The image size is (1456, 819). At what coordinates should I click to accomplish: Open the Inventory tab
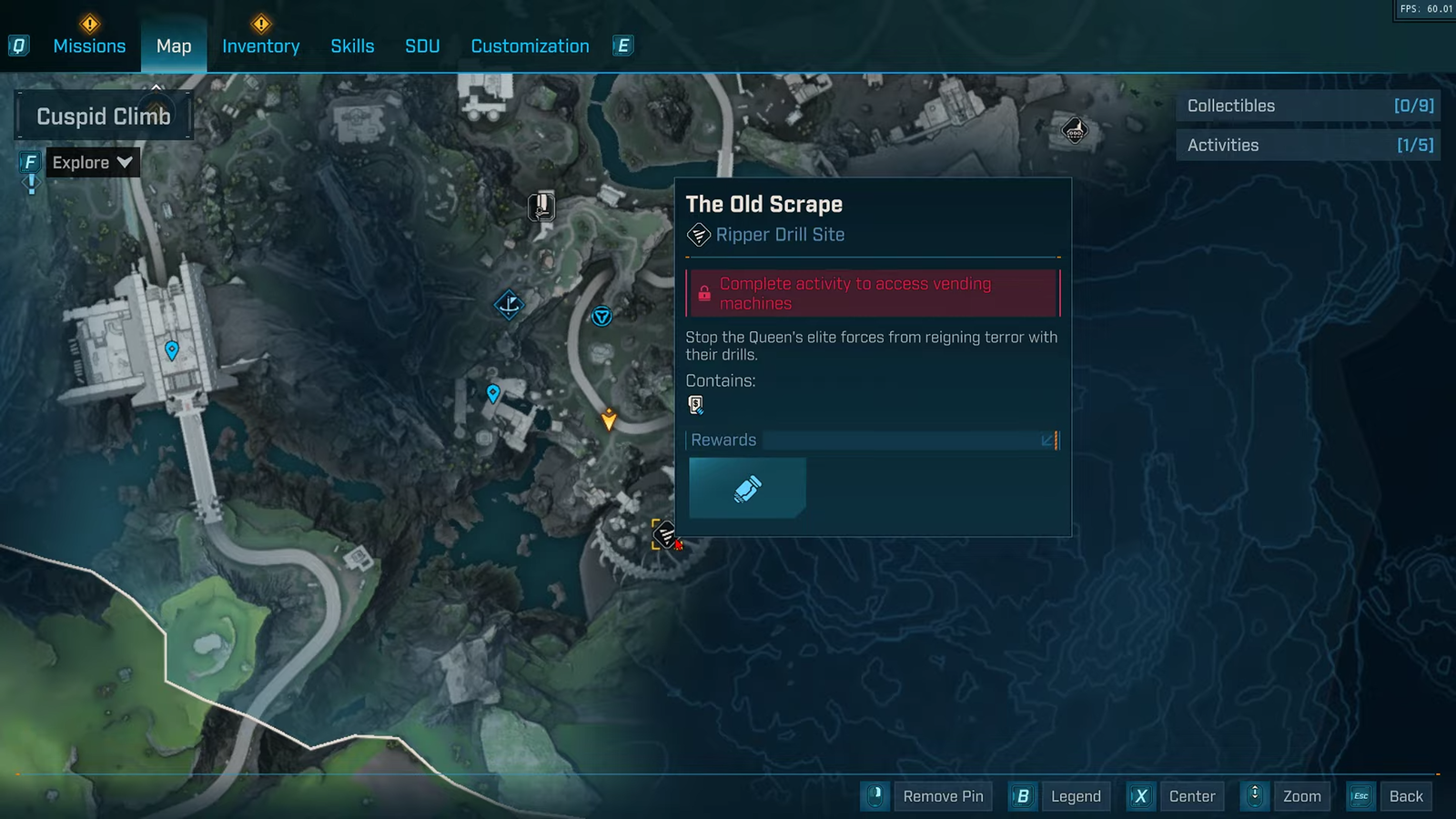tap(260, 46)
